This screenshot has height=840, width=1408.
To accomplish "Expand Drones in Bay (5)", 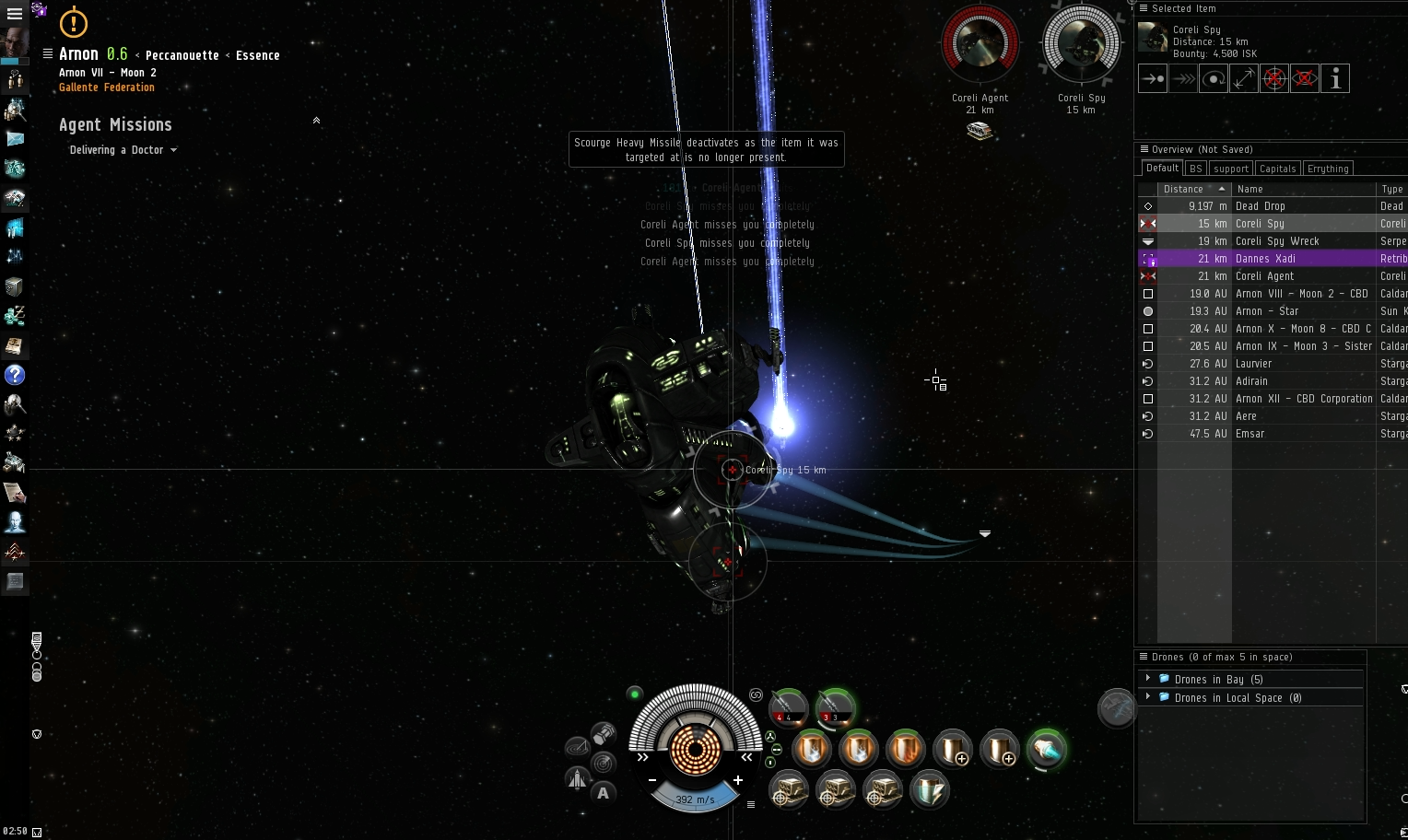I will 1147,679.
